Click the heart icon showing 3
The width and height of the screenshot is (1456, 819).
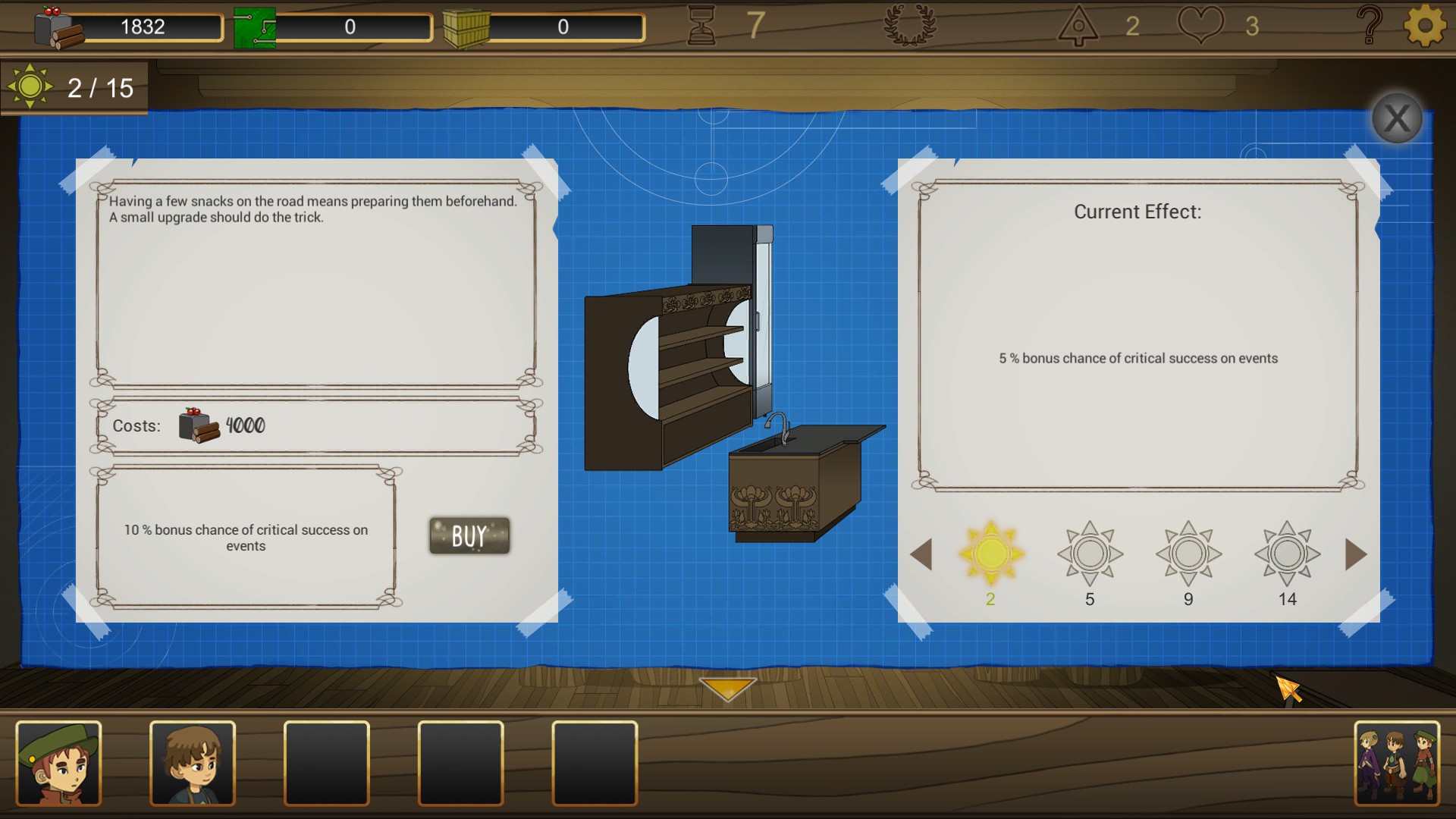point(1200,25)
